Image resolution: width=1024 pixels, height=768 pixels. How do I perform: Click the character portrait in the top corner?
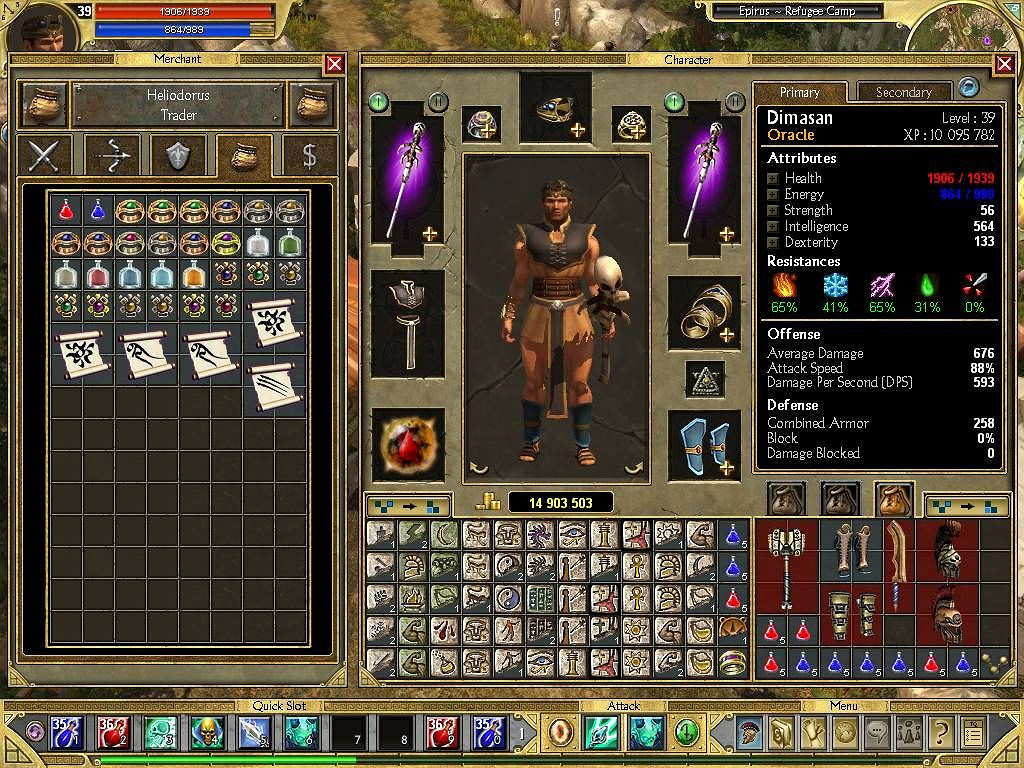(x=47, y=28)
